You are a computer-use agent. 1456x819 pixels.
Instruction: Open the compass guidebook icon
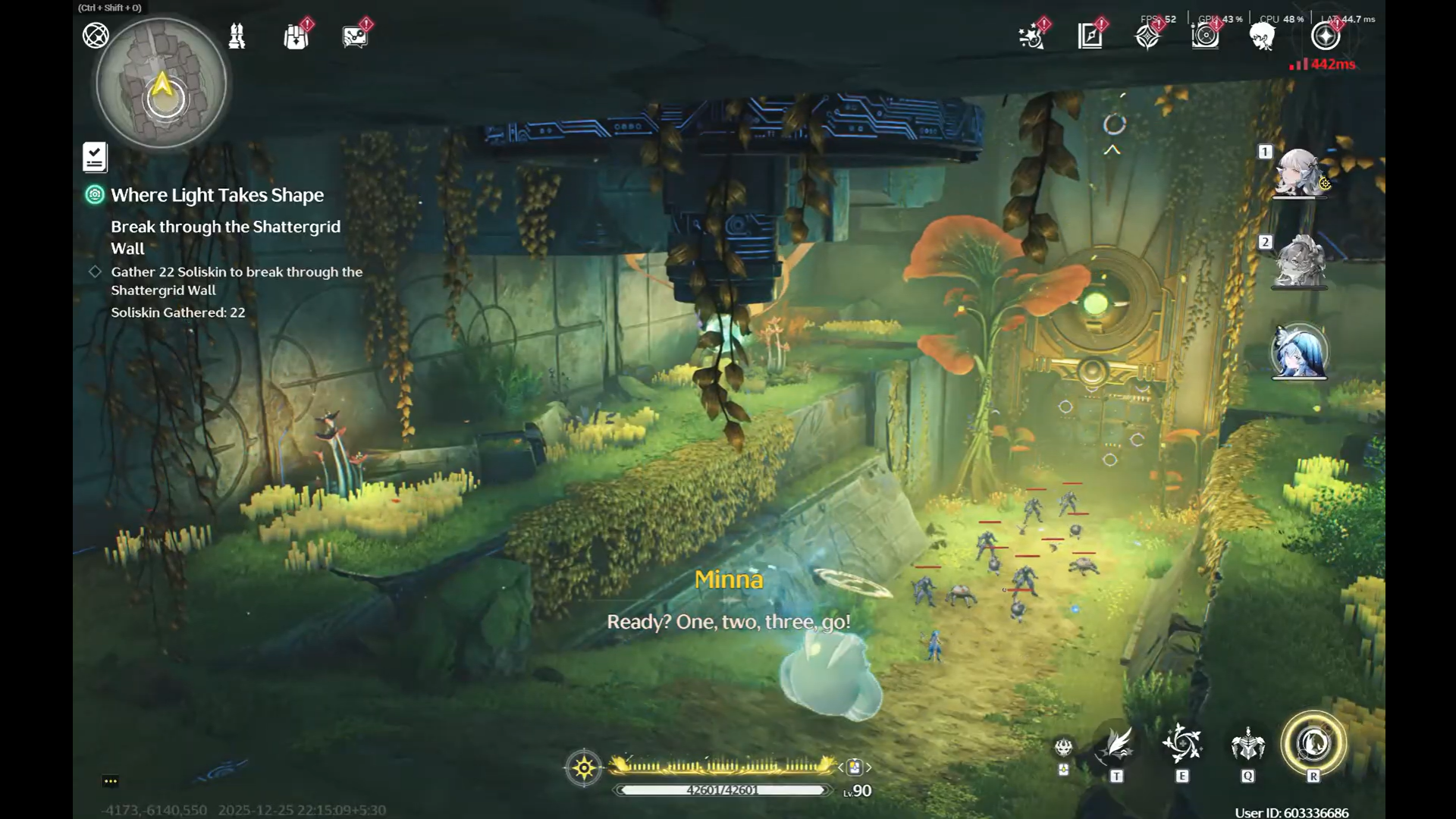coord(1090,36)
